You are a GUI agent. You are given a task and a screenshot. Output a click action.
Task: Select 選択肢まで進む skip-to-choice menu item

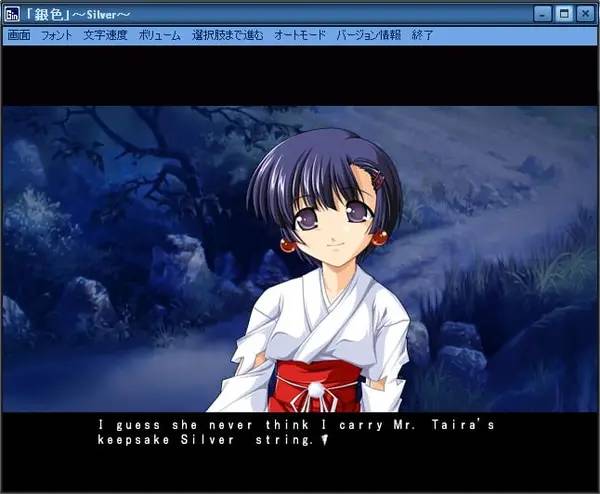click(228, 35)
